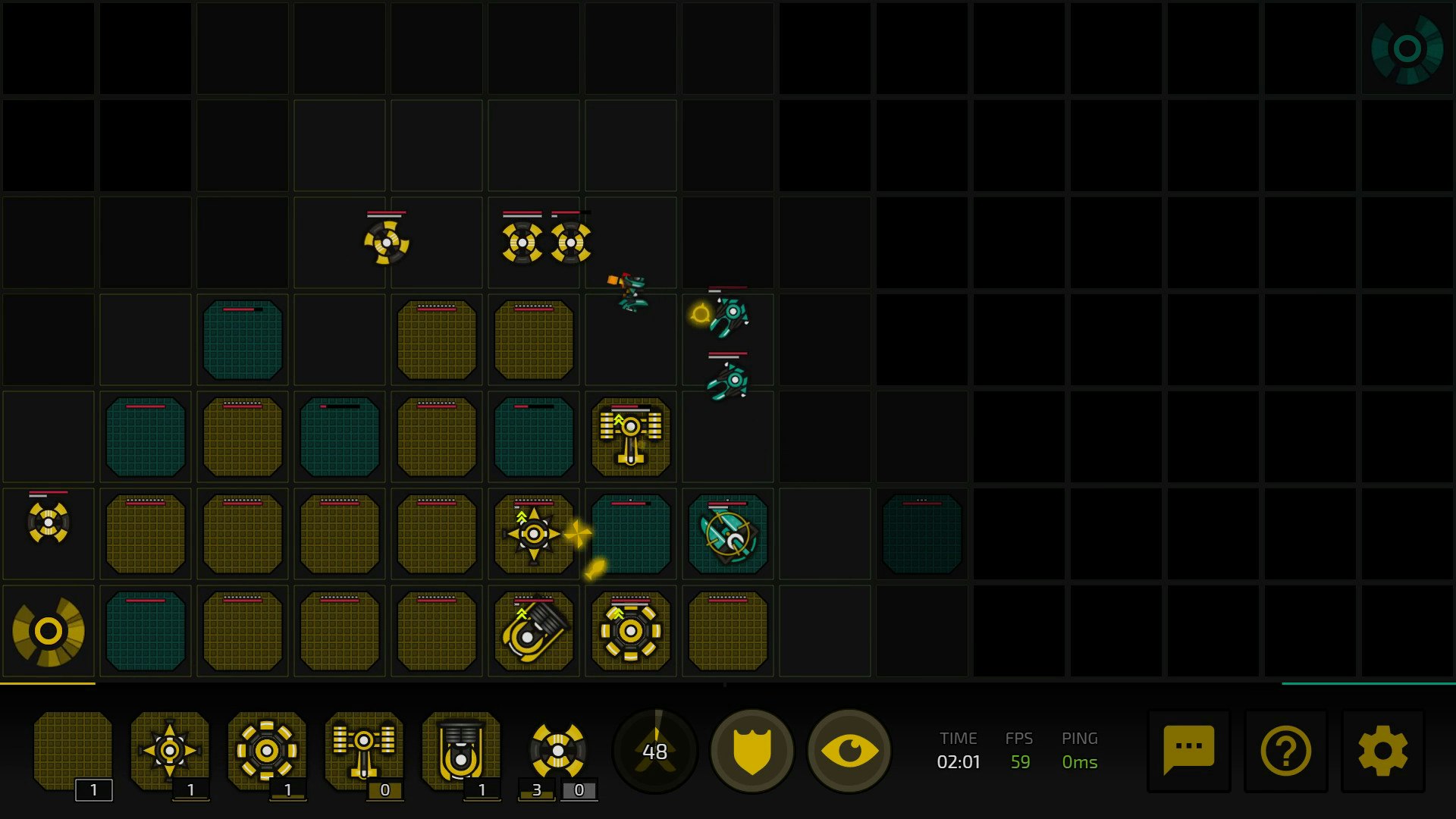Select the mine blueprint with count 3
This screenshot has width=1456, height=819.
coord(557,751)
